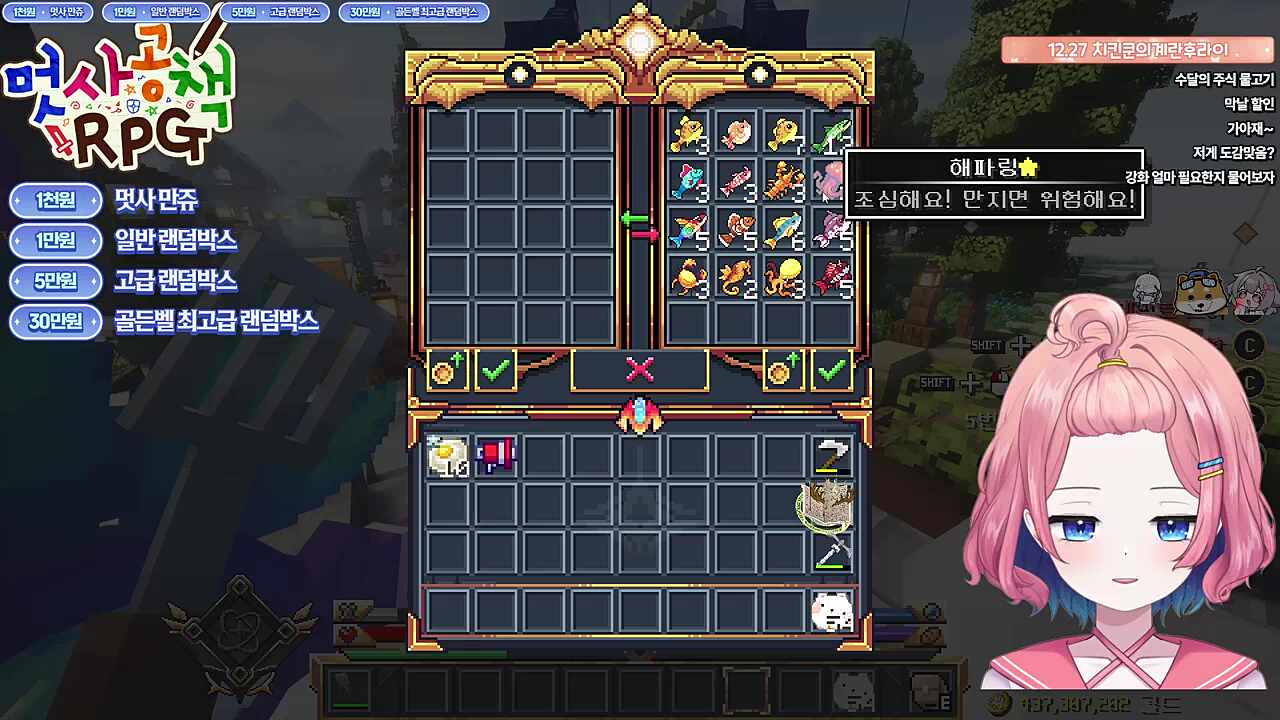Select the yellow octopus stack
Viewport: 1280px width, 720px height.
785,276
